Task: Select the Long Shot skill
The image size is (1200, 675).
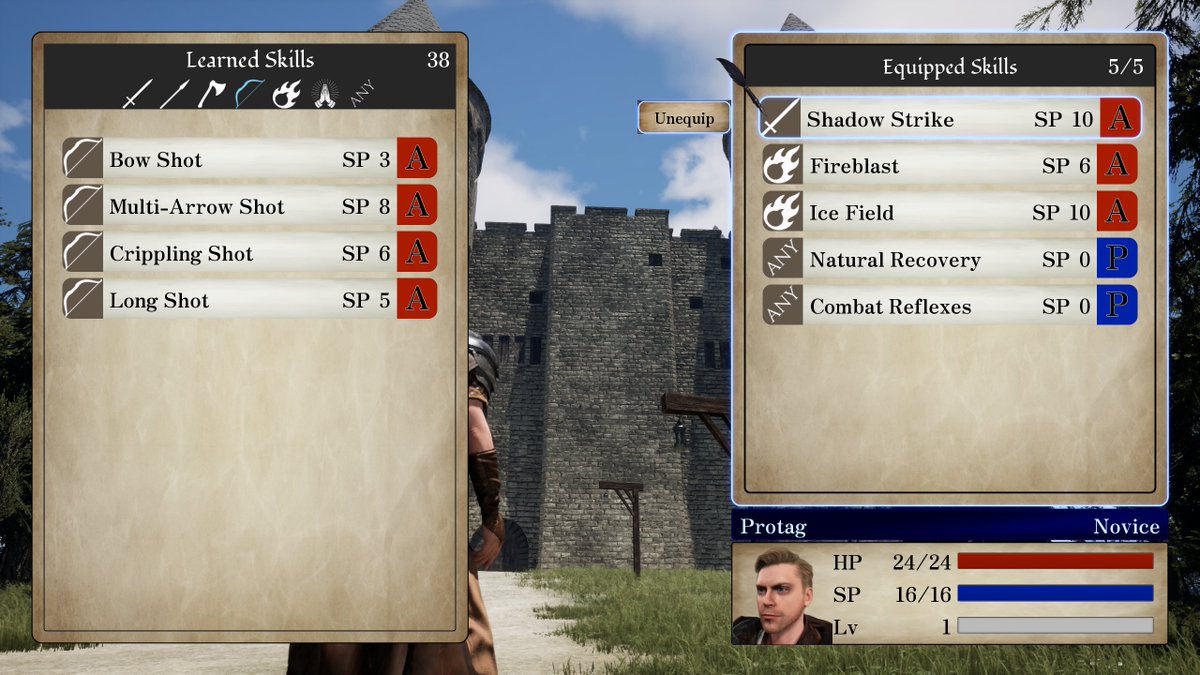Action: pos(250,300)
